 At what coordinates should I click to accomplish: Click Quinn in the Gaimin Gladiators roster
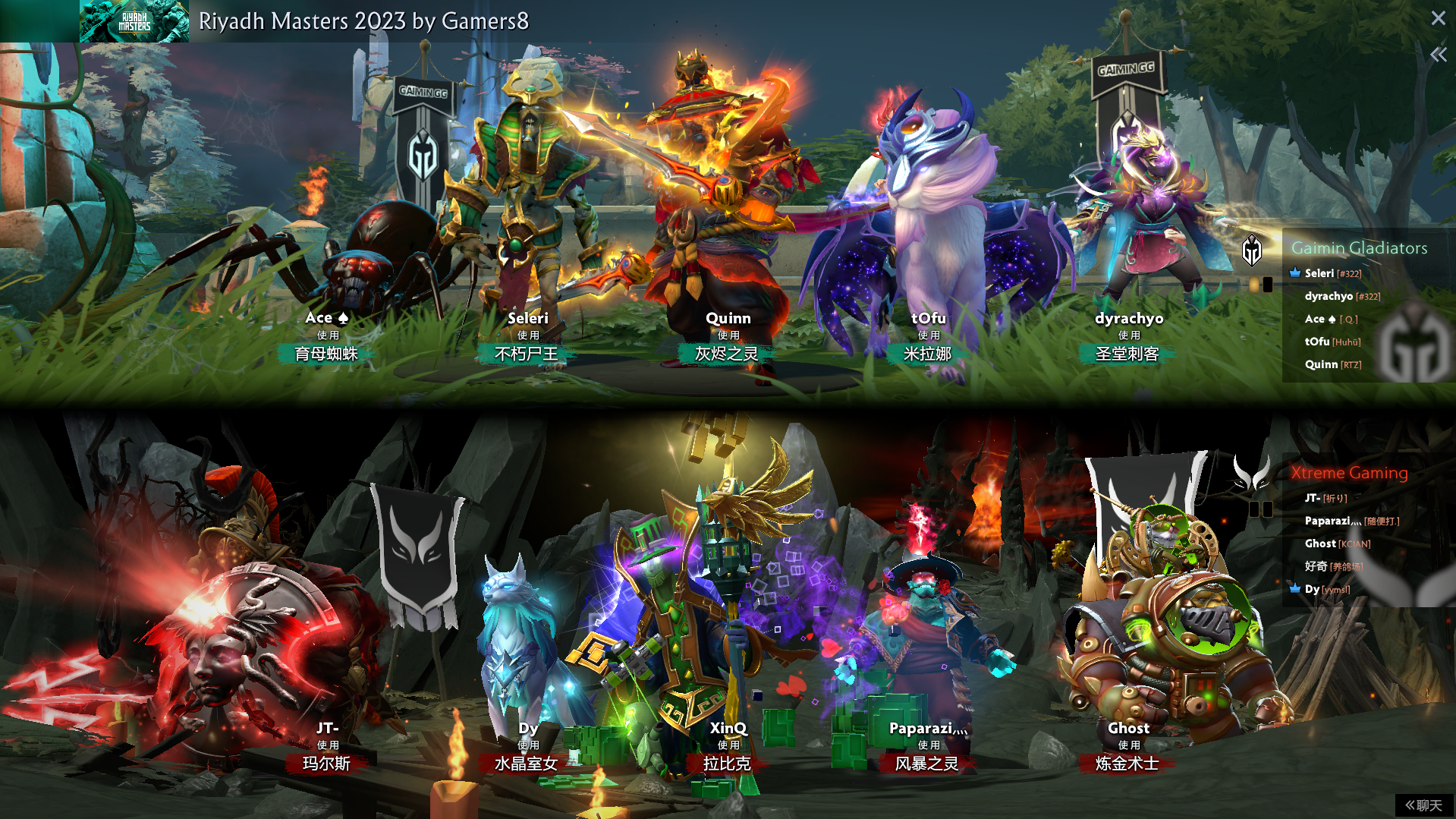tap(1321, 364)
